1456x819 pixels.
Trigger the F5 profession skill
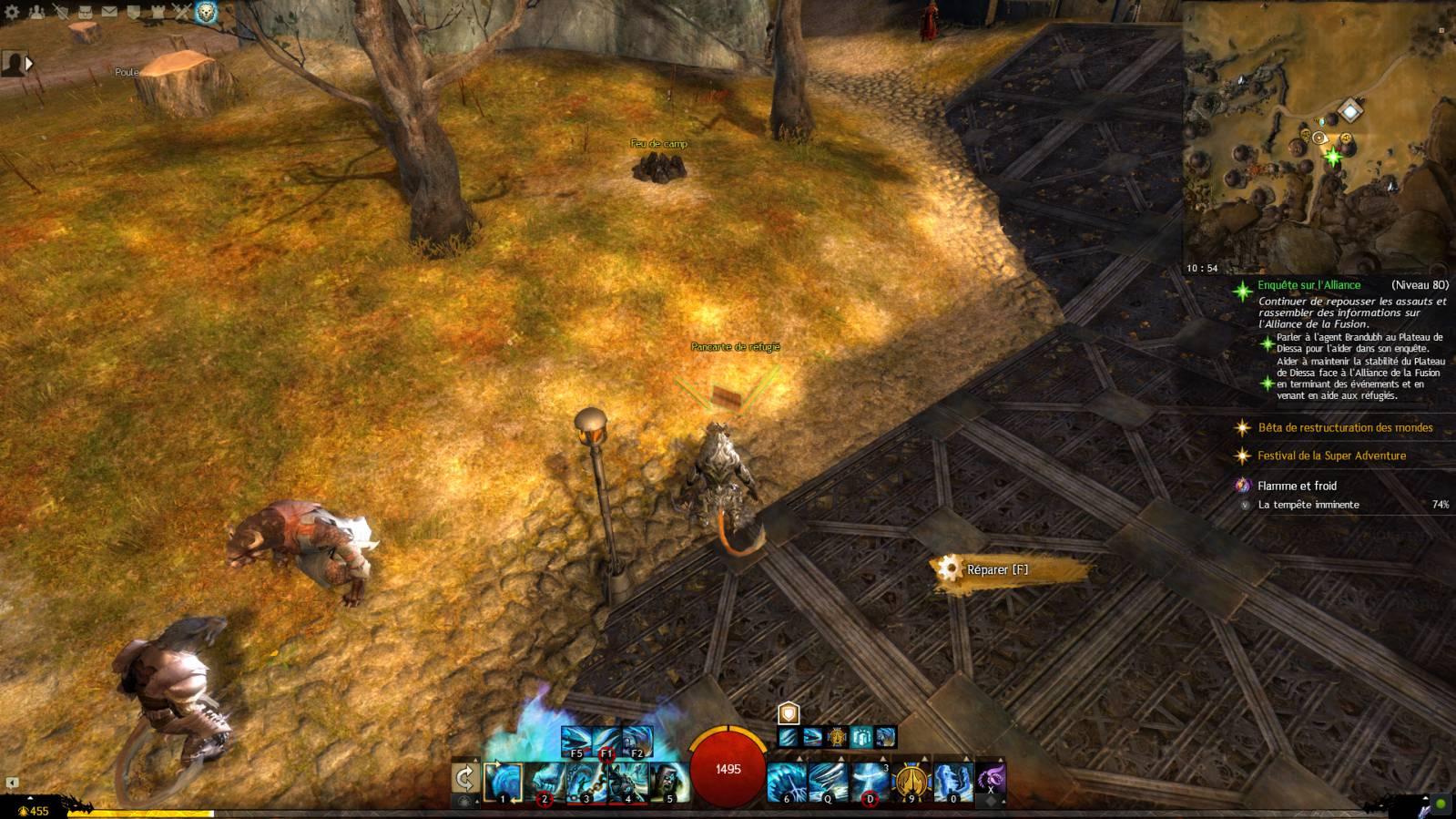pos(576,740)
